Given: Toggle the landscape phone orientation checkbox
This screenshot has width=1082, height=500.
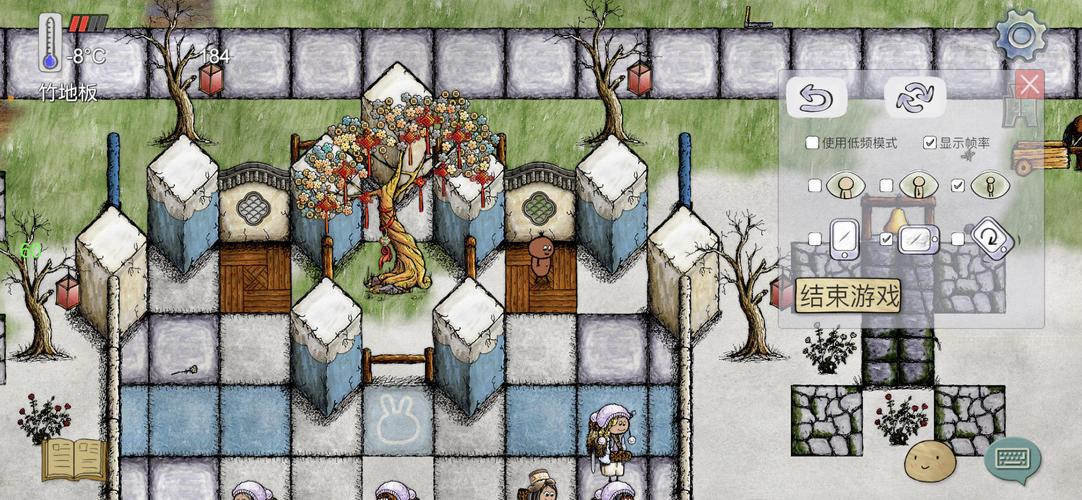Looking at the screenshot, I should click(x=886, y=239).
